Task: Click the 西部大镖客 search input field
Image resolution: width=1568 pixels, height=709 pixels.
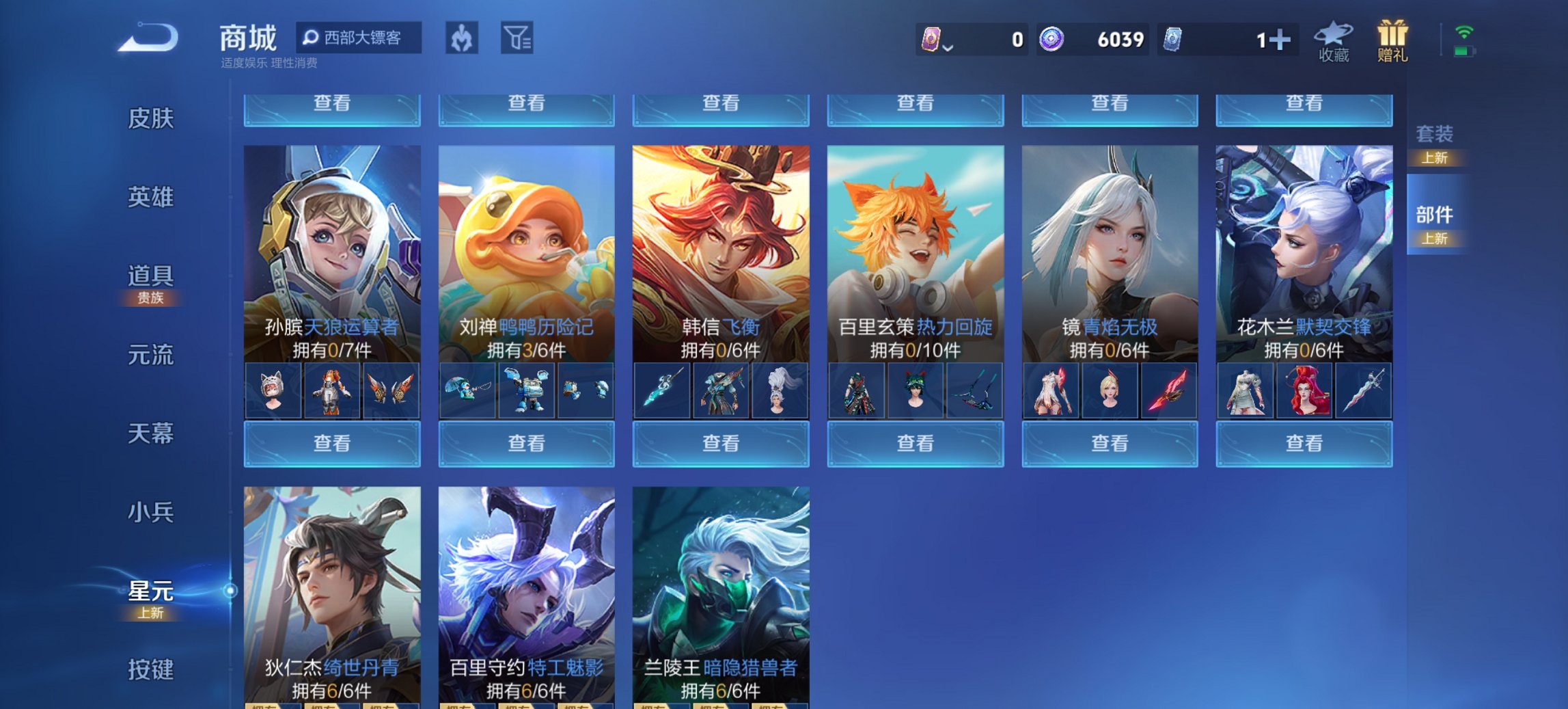Action: (362, 38)
